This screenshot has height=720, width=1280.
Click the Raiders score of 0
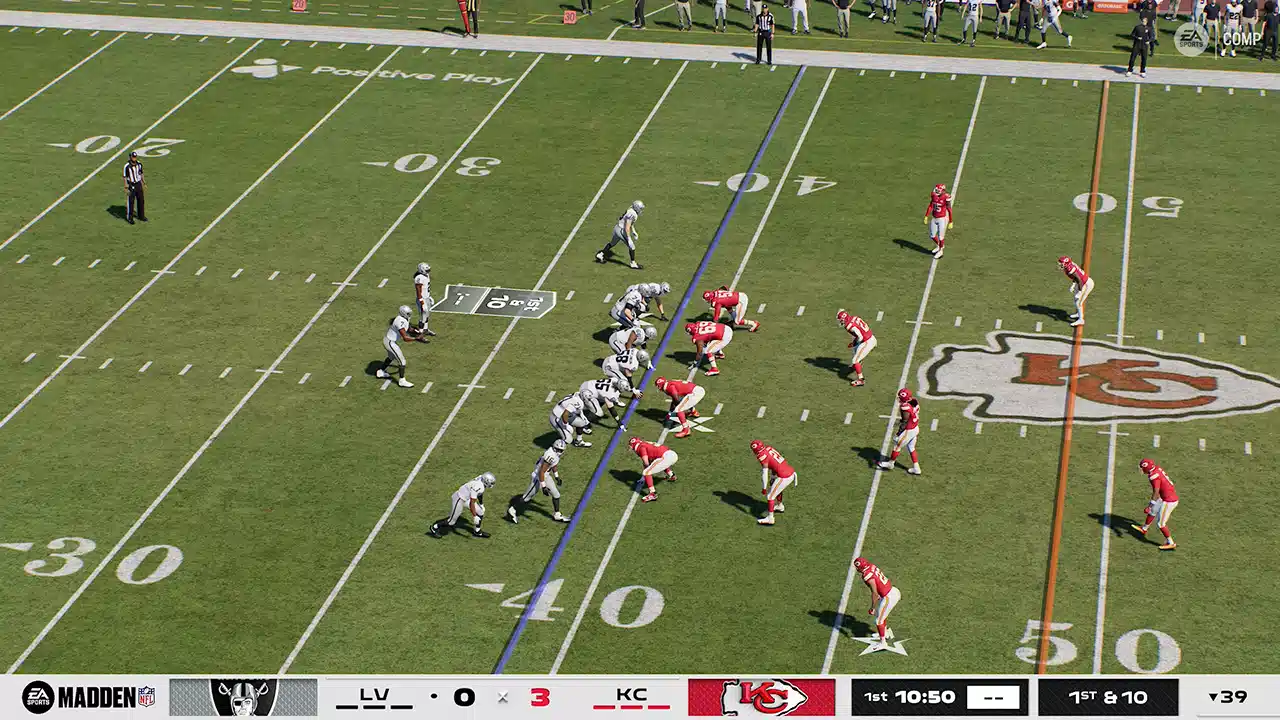[463, 697]
